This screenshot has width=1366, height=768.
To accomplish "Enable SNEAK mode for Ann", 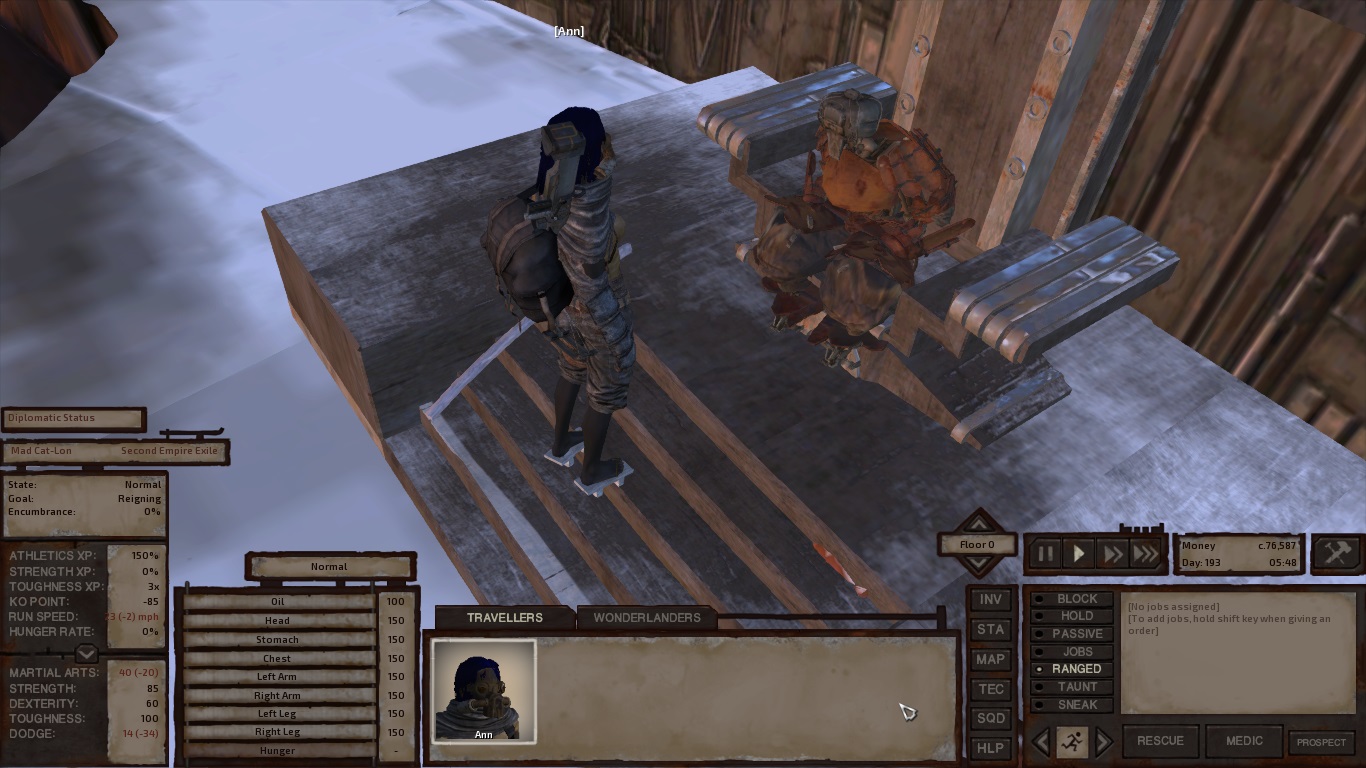I will point(1071,705).
